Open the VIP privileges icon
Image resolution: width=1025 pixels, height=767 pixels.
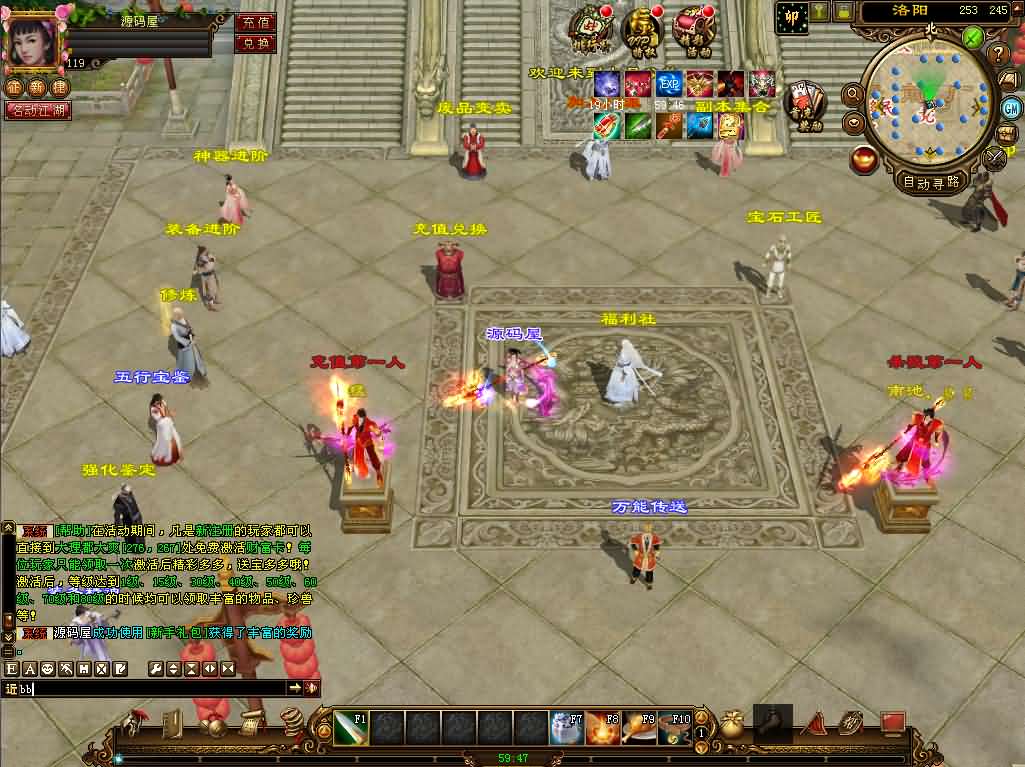[640, 30]
